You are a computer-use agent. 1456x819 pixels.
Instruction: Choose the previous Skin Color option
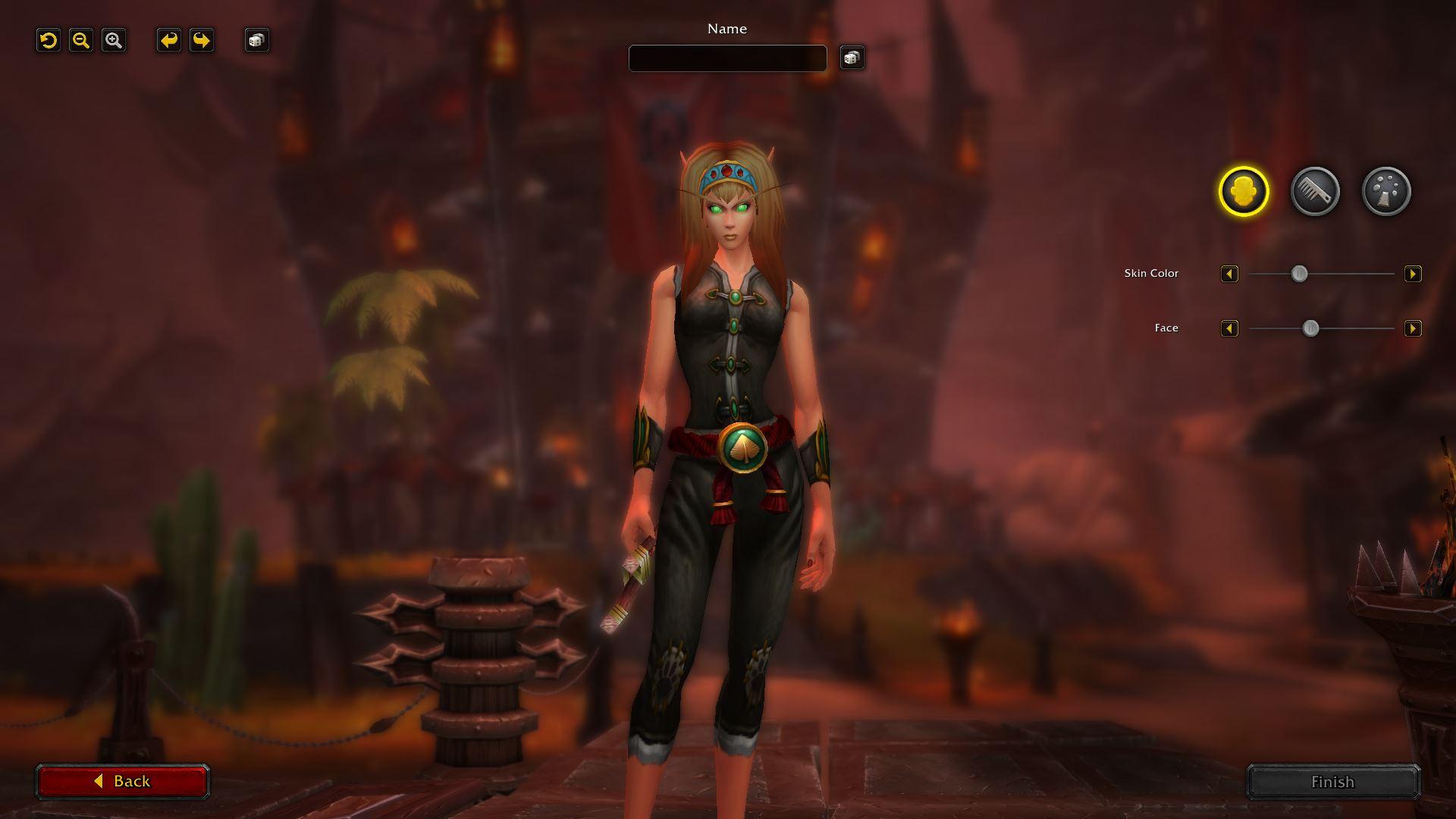[x=1229, y=274]
